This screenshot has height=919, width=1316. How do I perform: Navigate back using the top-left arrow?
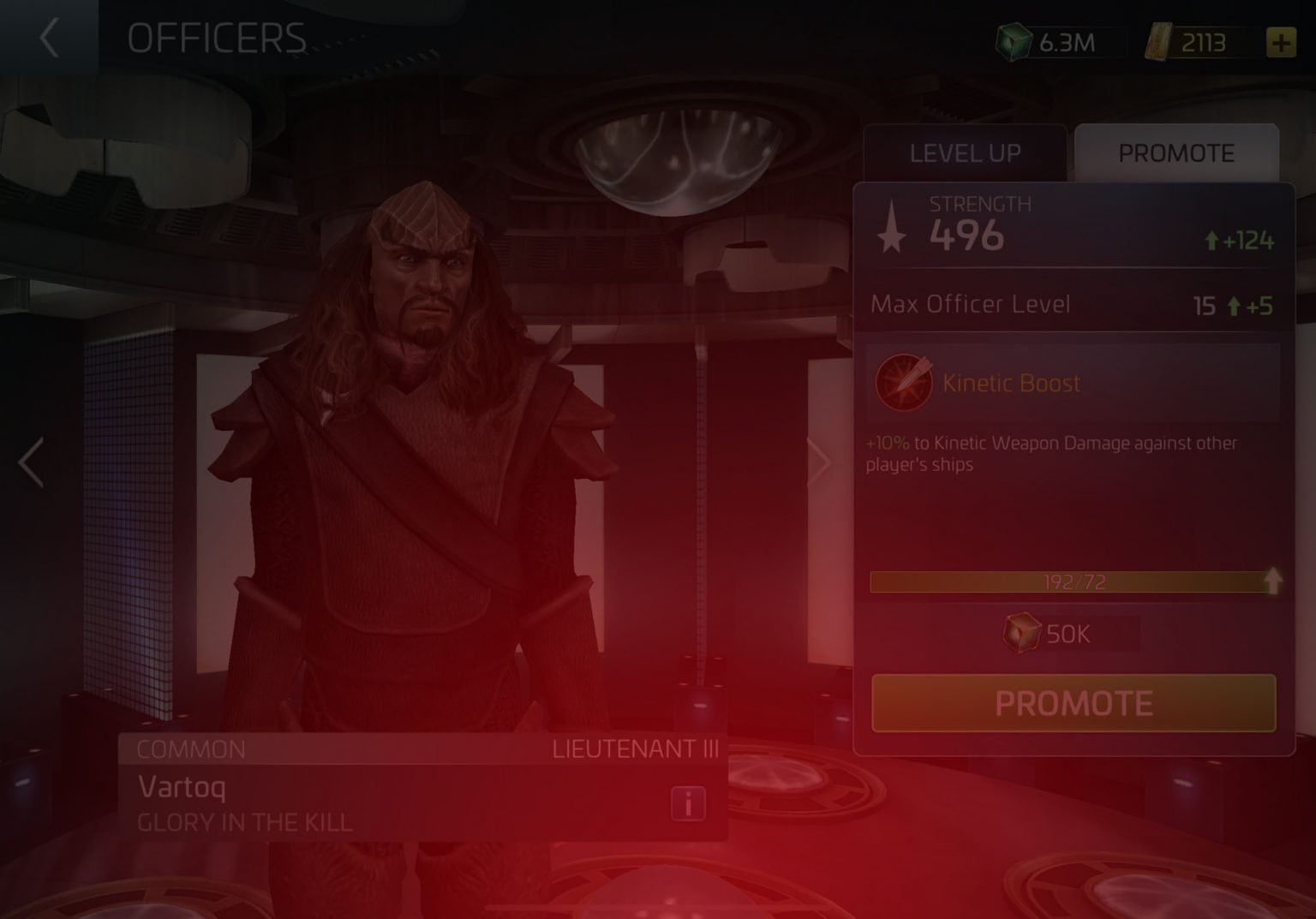(x=47, y=39)
